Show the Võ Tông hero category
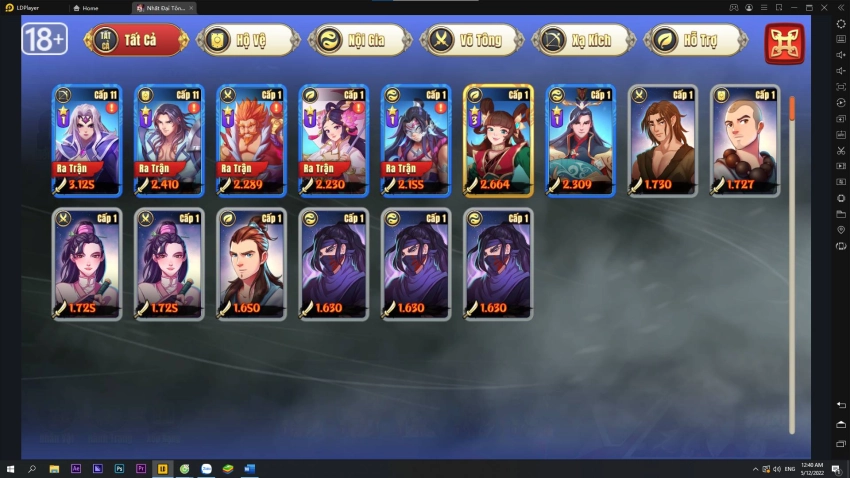 [471, 40]
